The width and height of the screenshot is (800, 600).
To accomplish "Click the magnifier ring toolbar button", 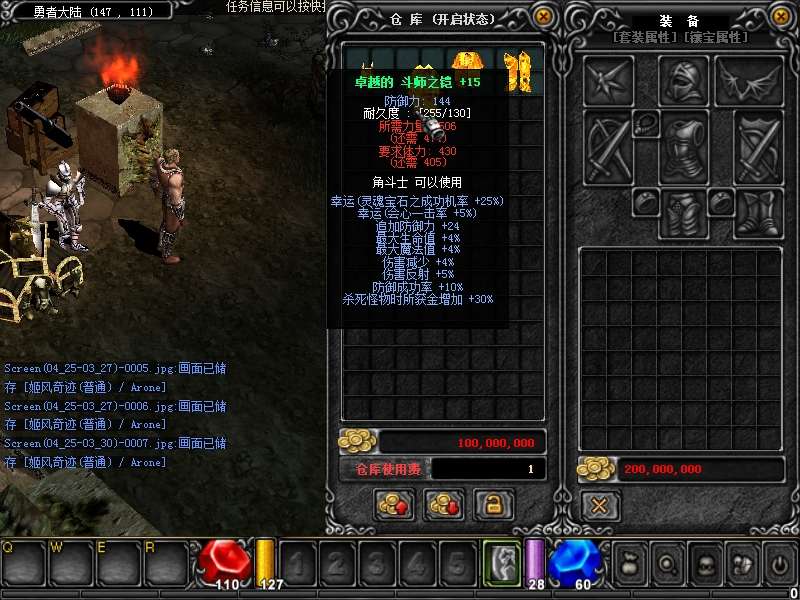I will click(x=666, y=564).
